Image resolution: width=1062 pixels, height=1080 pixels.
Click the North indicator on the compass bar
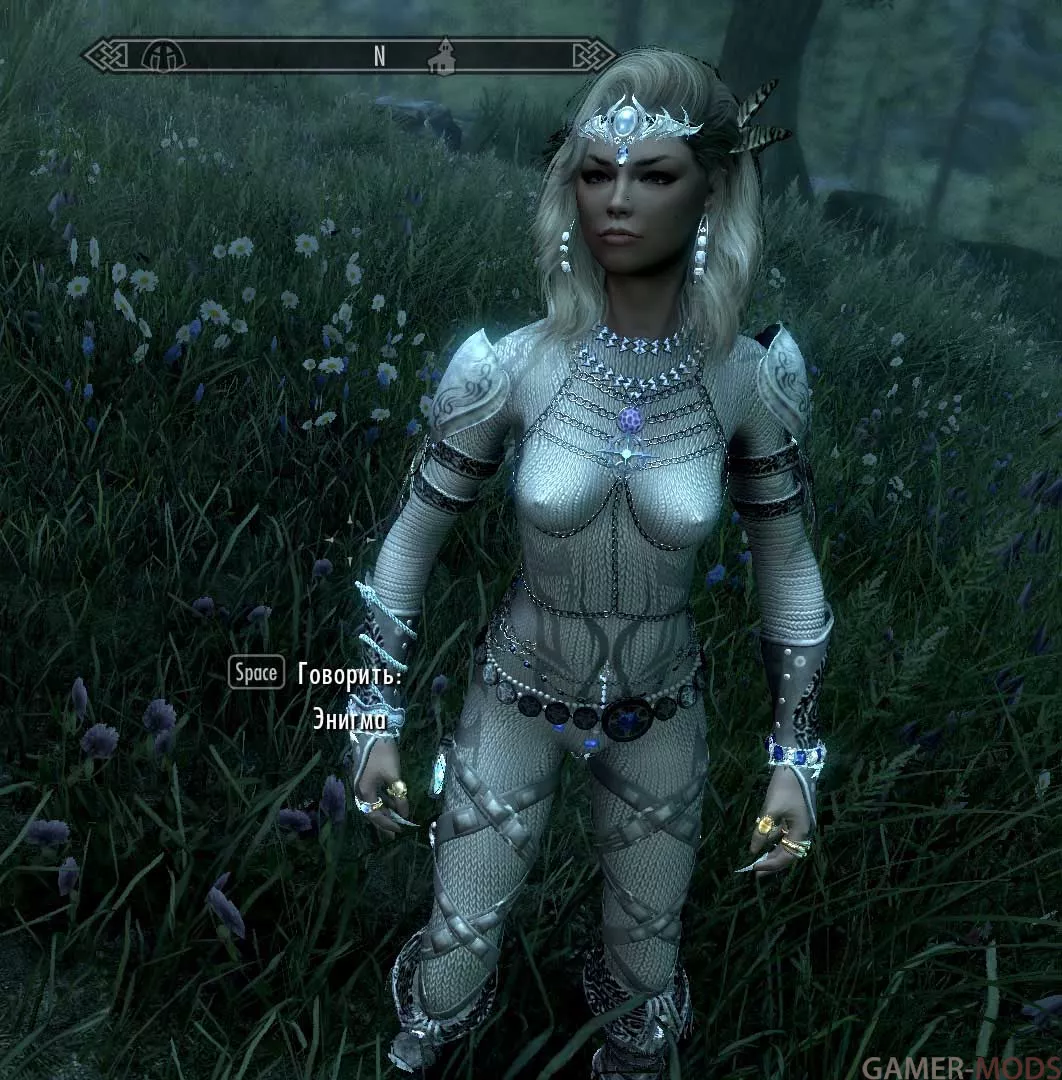click(380, 57)
